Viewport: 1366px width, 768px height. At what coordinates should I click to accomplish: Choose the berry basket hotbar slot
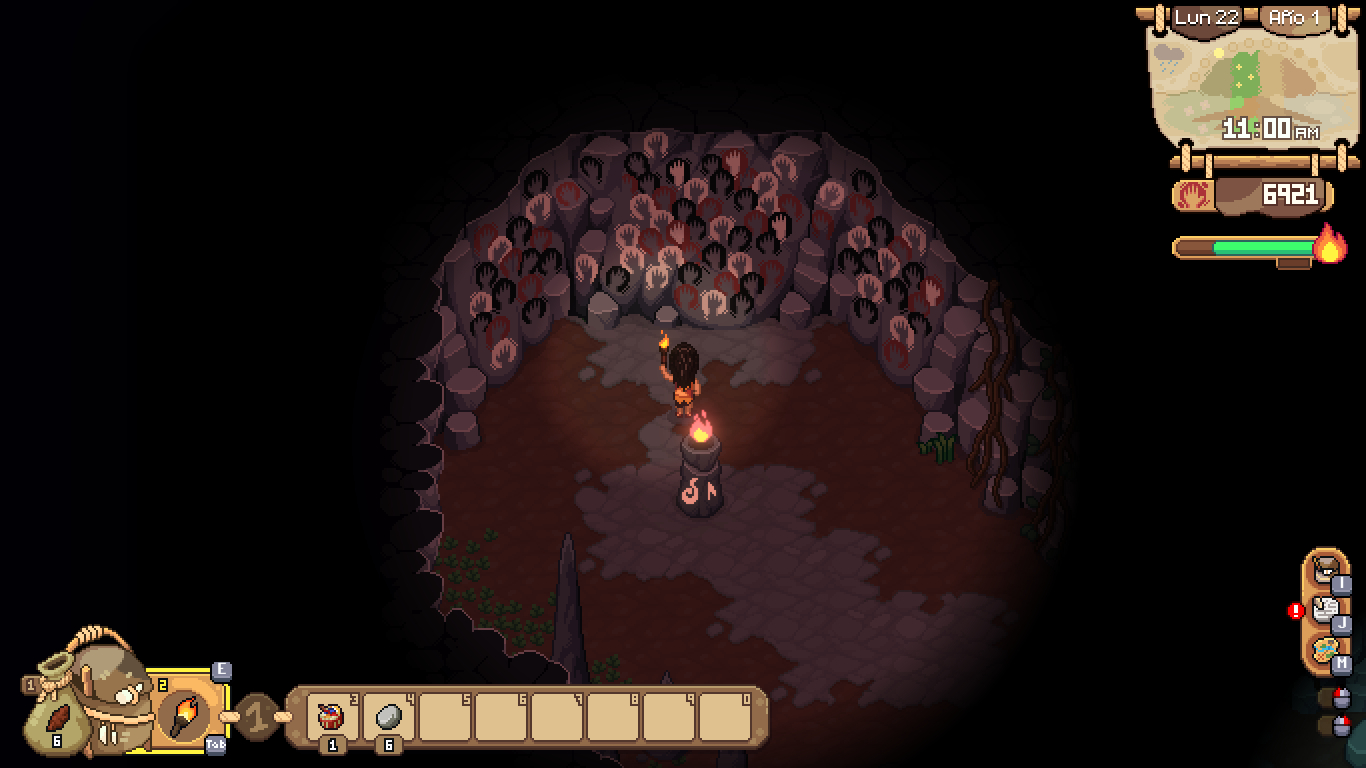331,717
